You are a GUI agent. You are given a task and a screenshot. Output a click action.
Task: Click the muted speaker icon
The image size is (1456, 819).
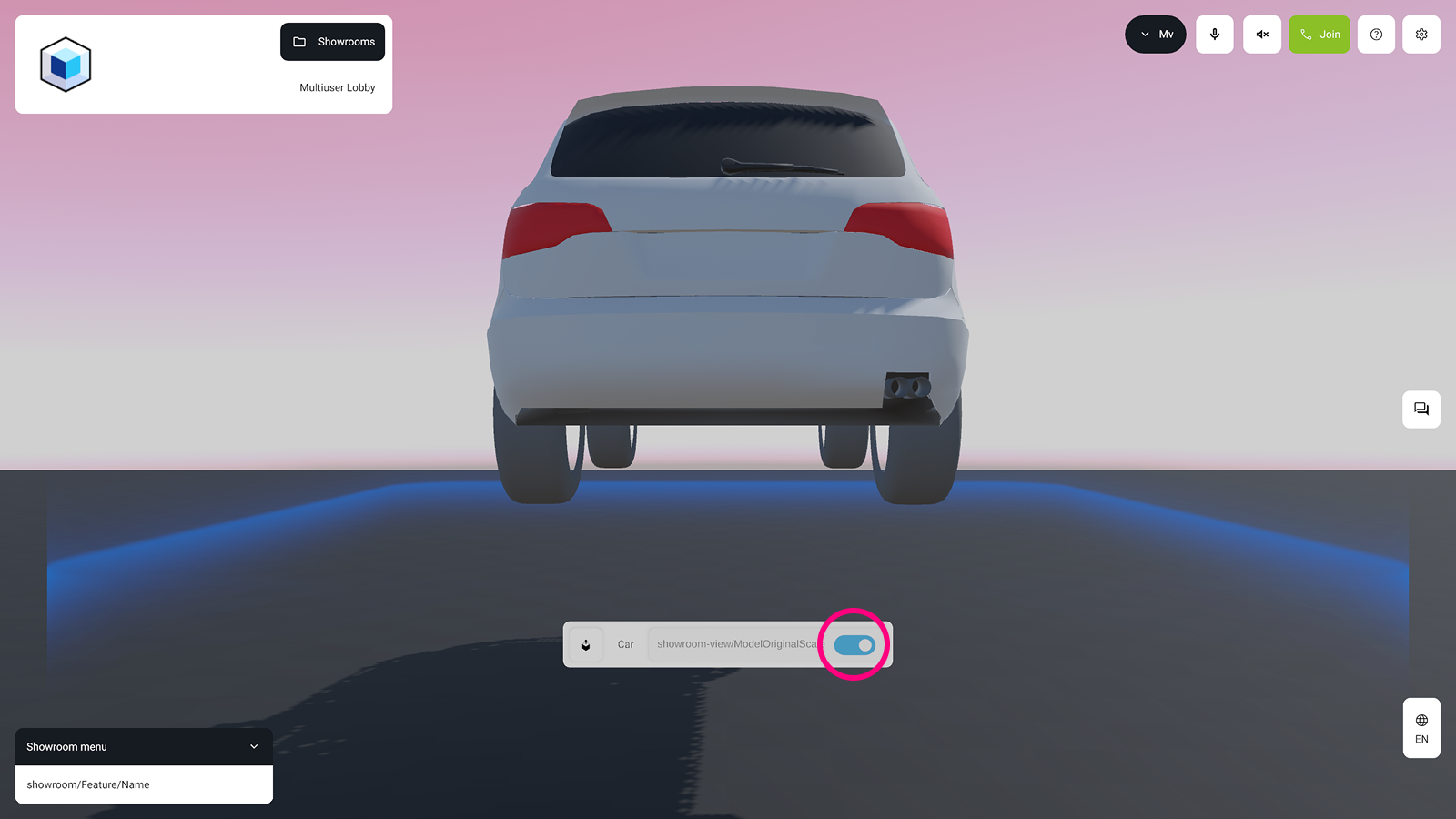(x=1261, y=34)
